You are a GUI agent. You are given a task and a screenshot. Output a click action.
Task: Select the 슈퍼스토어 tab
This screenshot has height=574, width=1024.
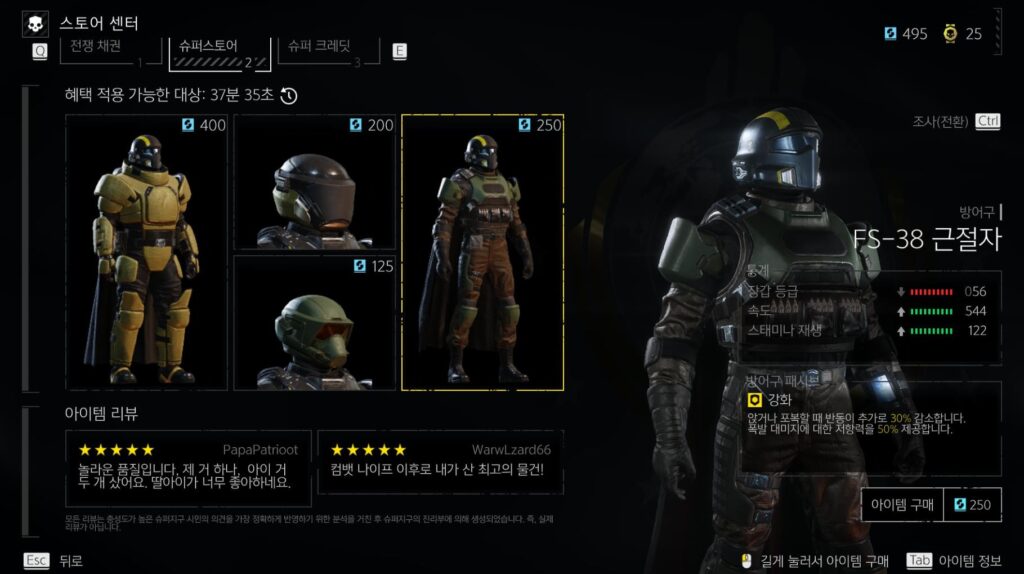219,49
